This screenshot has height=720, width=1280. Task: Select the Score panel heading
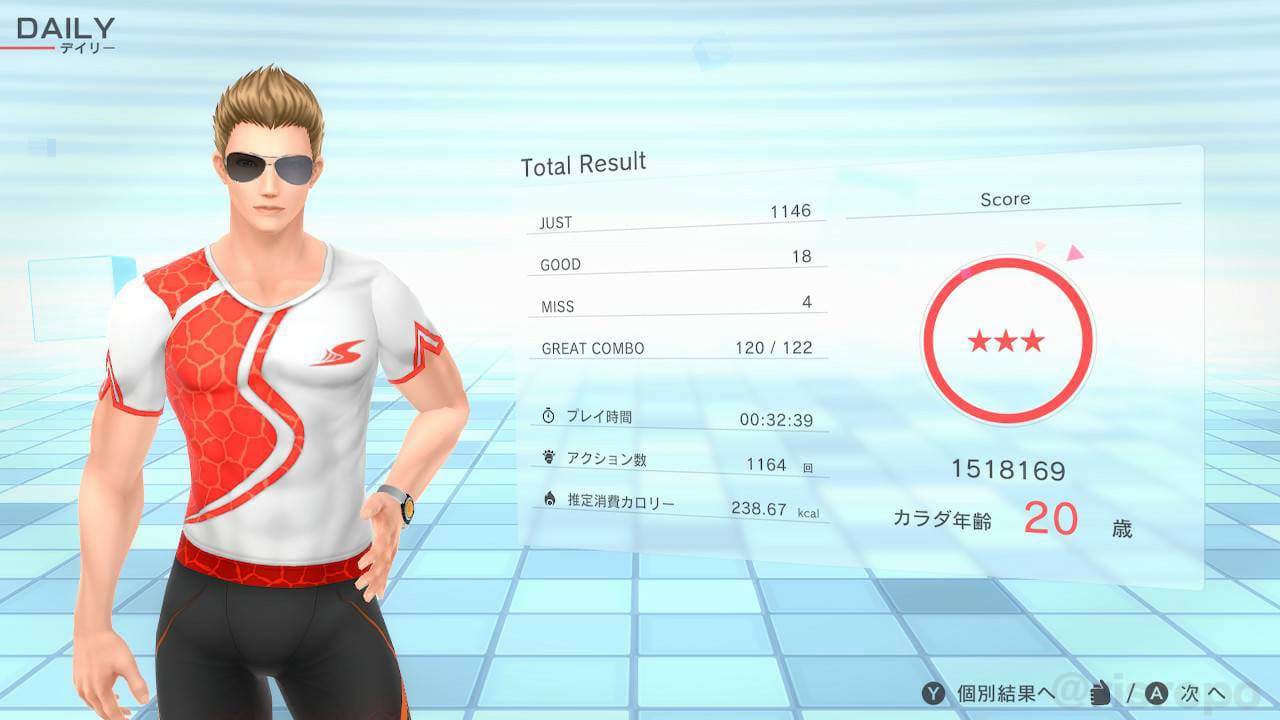tap(1006, 199)
